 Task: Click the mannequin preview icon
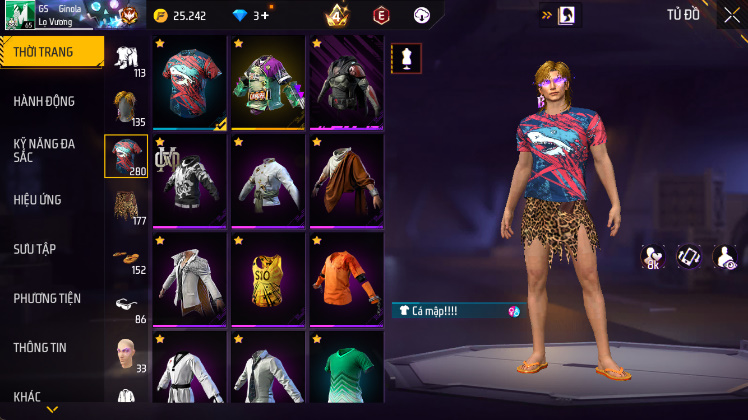coord(406,58)
